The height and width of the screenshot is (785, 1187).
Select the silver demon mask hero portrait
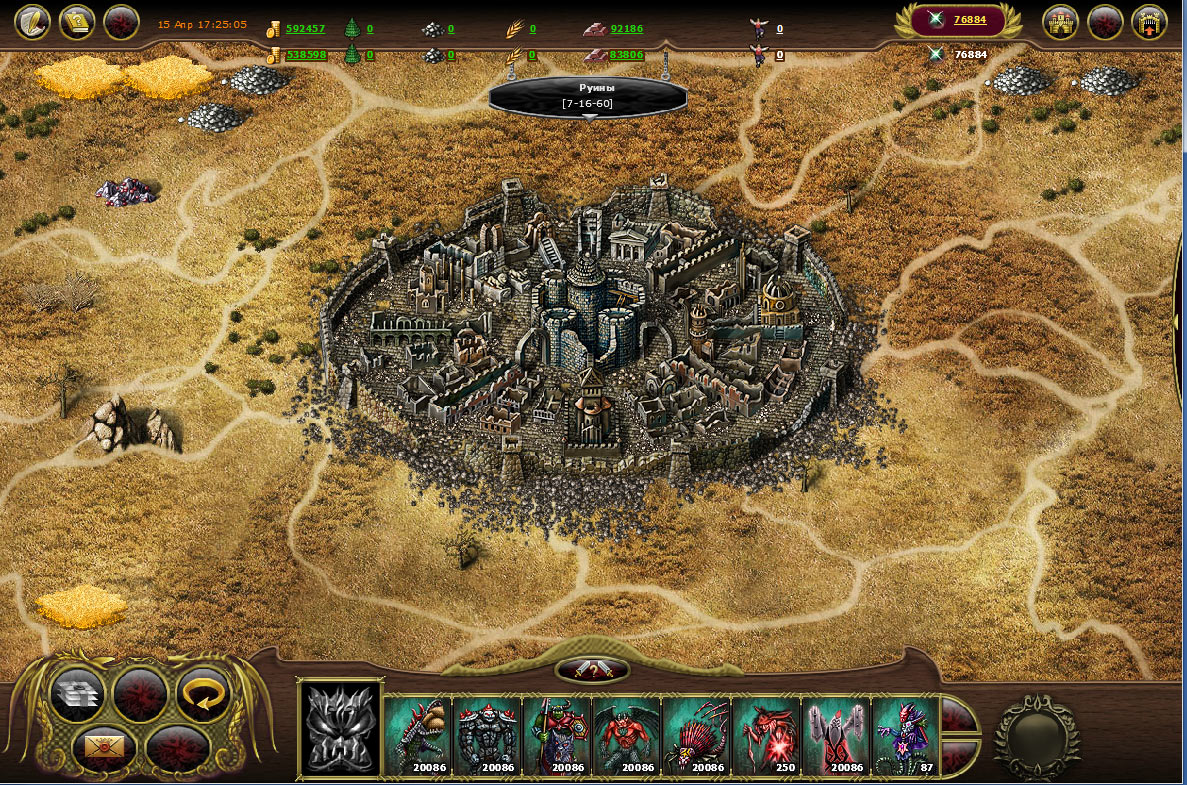pos(341,729)
